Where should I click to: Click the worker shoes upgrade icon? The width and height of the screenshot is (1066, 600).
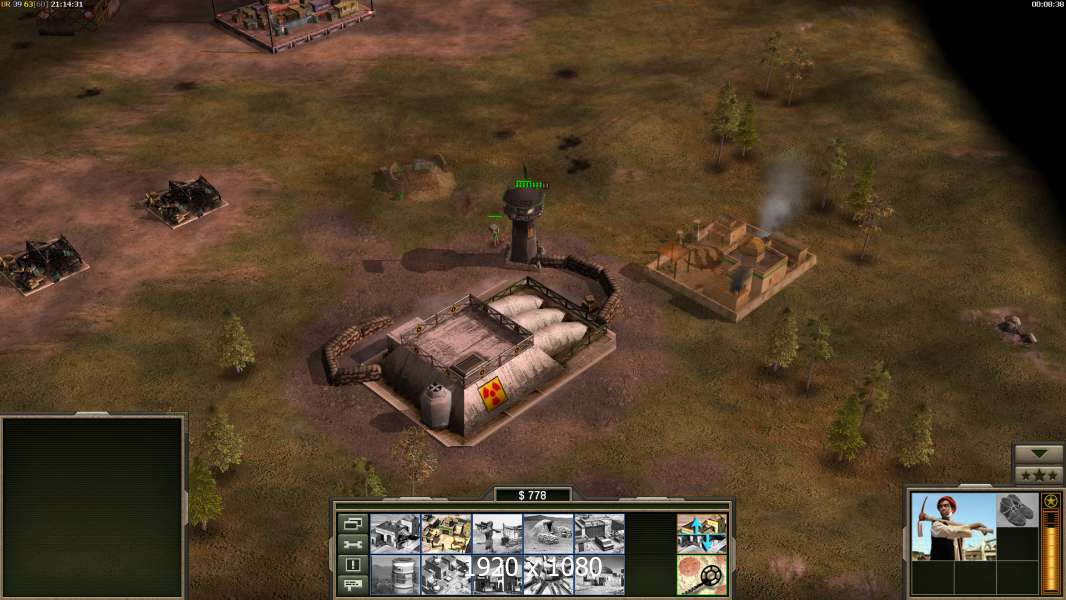click(x=1018, y=510)
